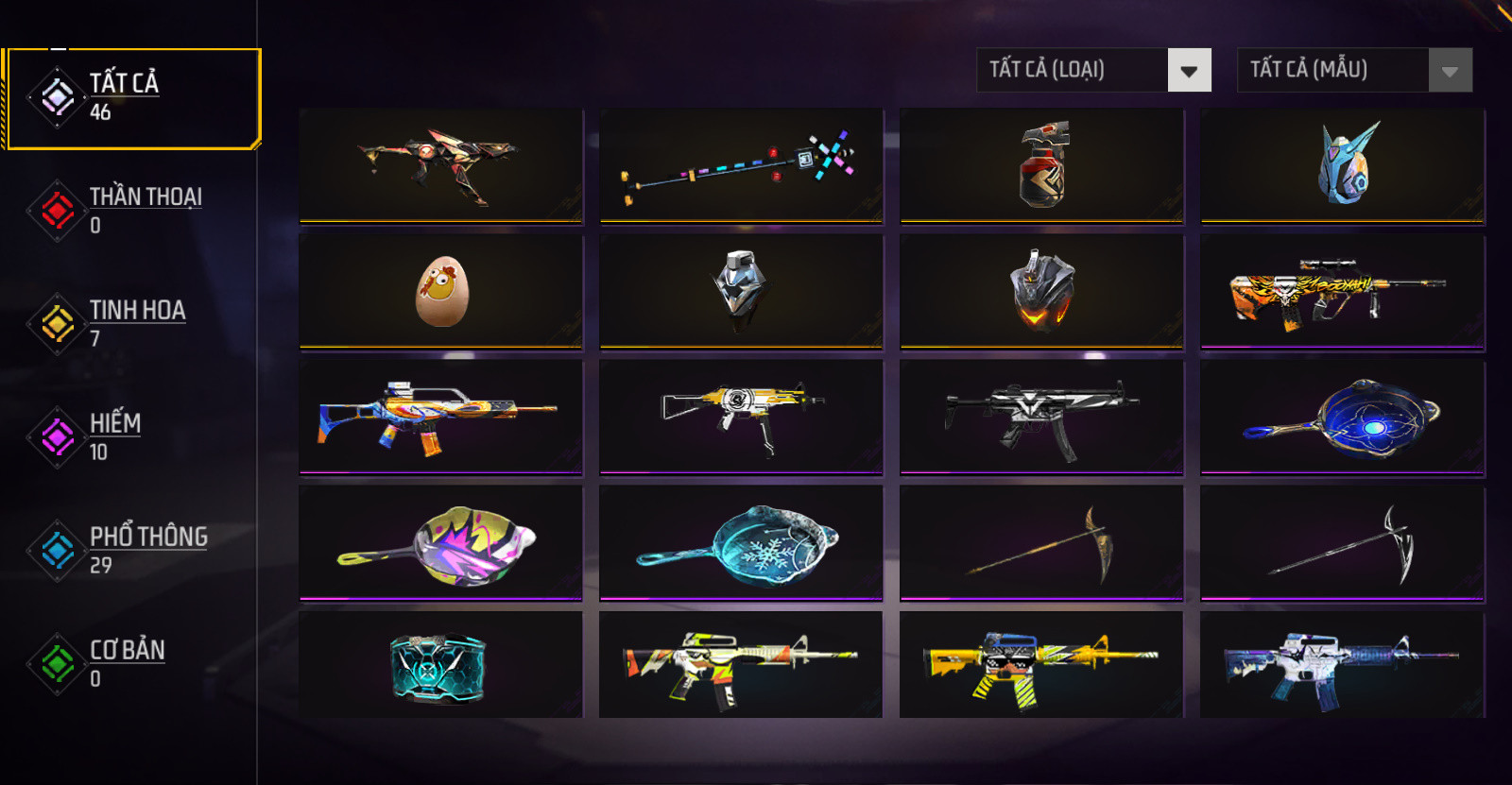Open the Tất Cả (Loại) dropdown
The height and width of the screenshot is (785, 1512).
click(x=1093, y=70)
